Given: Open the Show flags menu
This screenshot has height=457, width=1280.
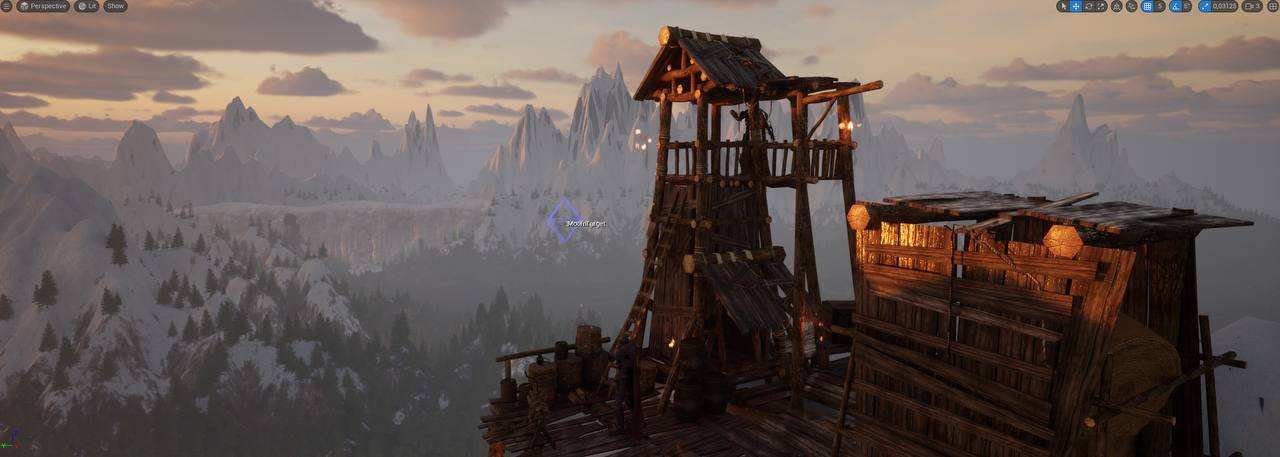Looking at the screenshot, I should point(115,6).
